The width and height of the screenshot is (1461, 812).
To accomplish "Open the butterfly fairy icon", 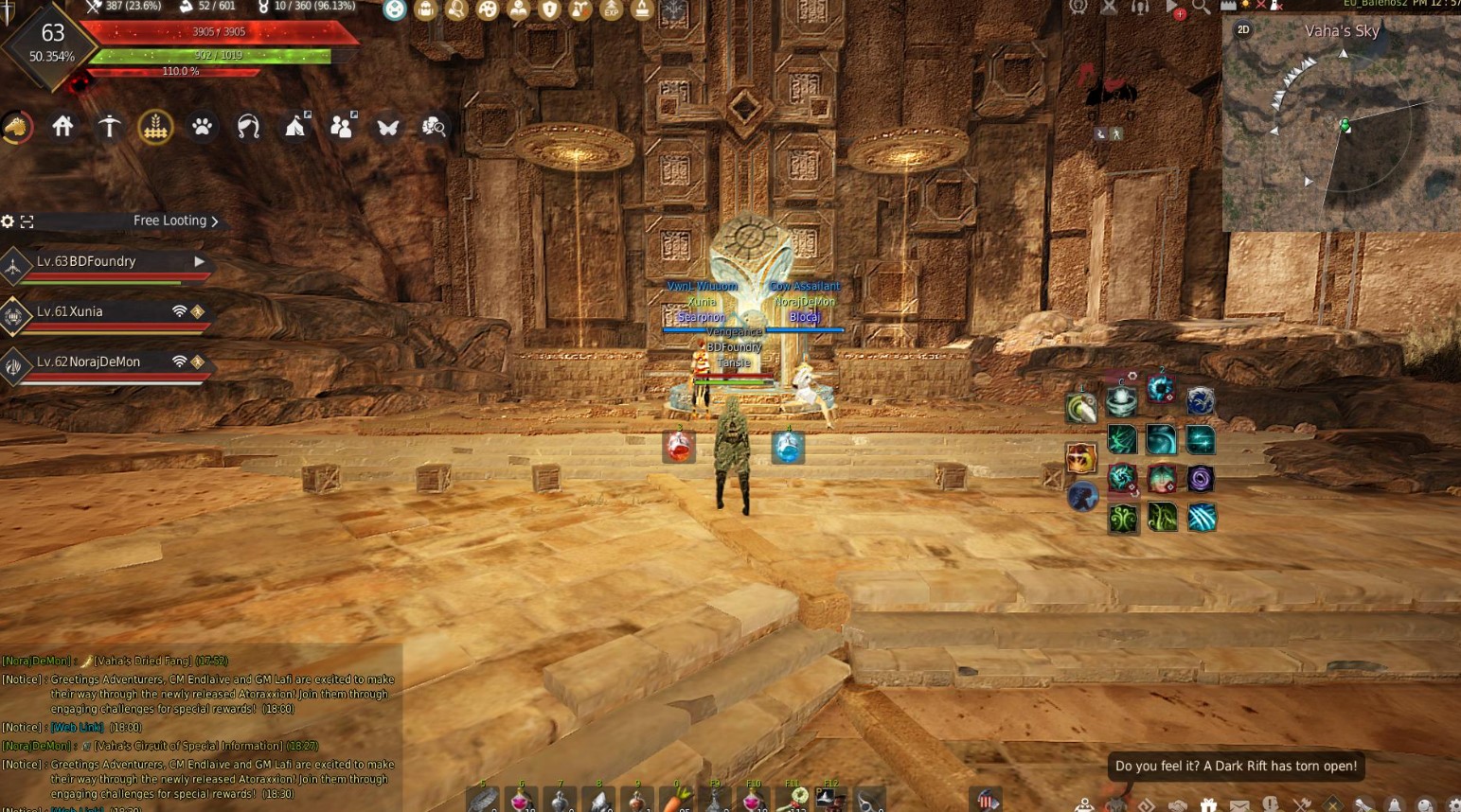I will pyautogui.click(x=387, y=127).
